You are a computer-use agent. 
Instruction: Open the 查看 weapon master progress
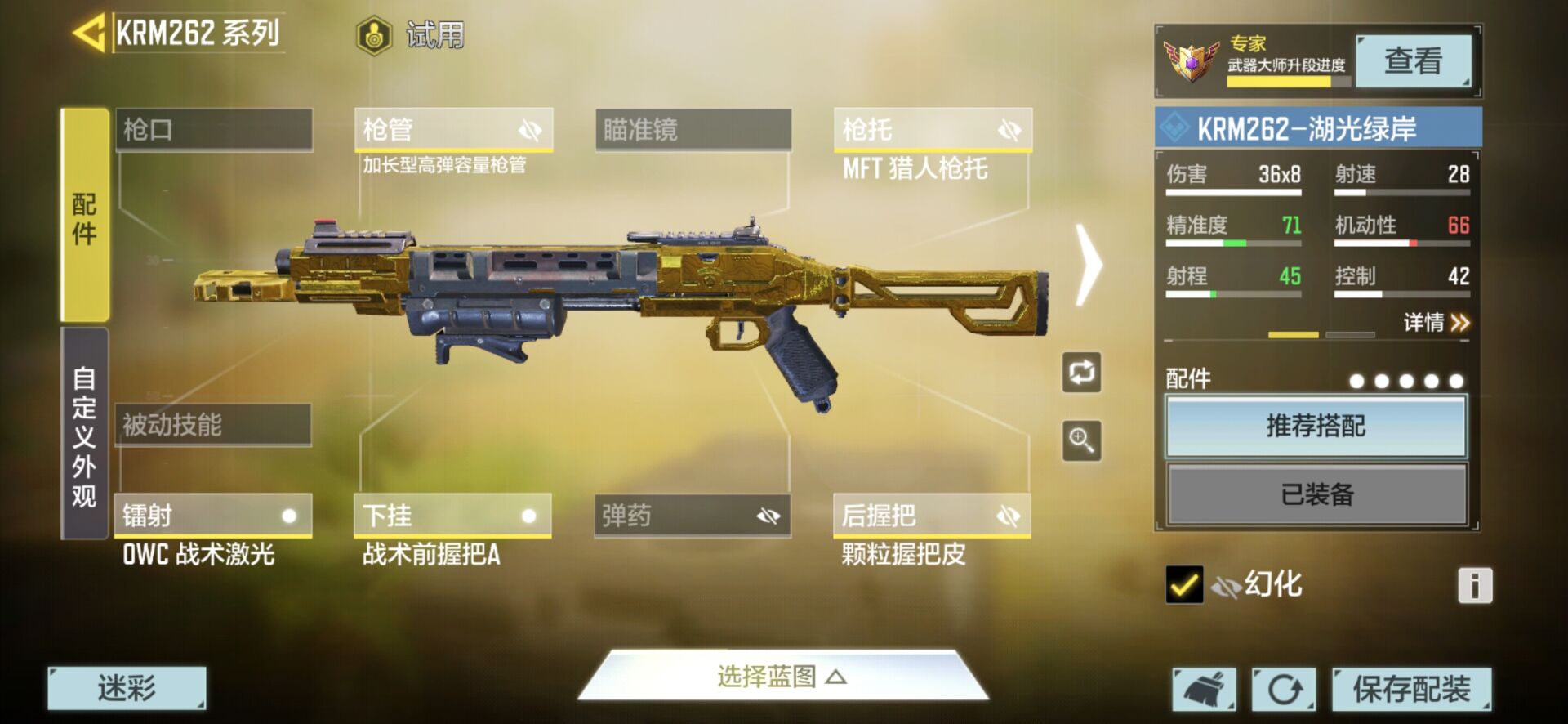1413,60
